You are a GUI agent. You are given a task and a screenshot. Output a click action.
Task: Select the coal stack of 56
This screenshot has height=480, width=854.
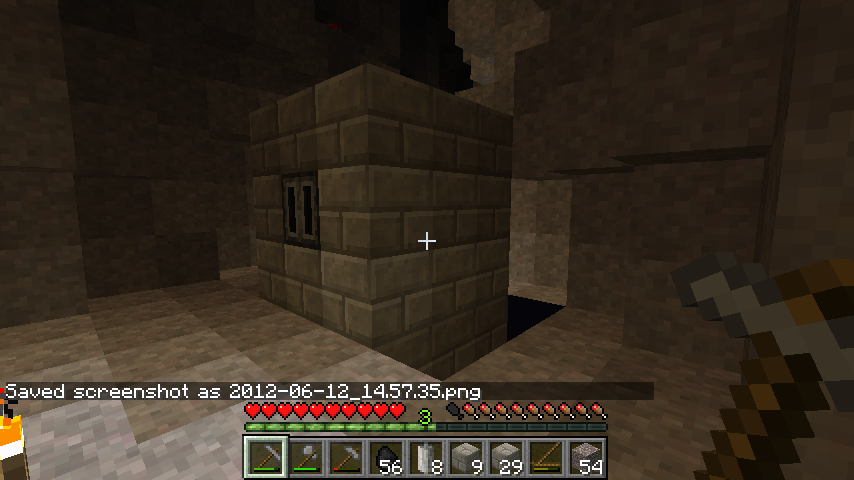click(387, 458)
